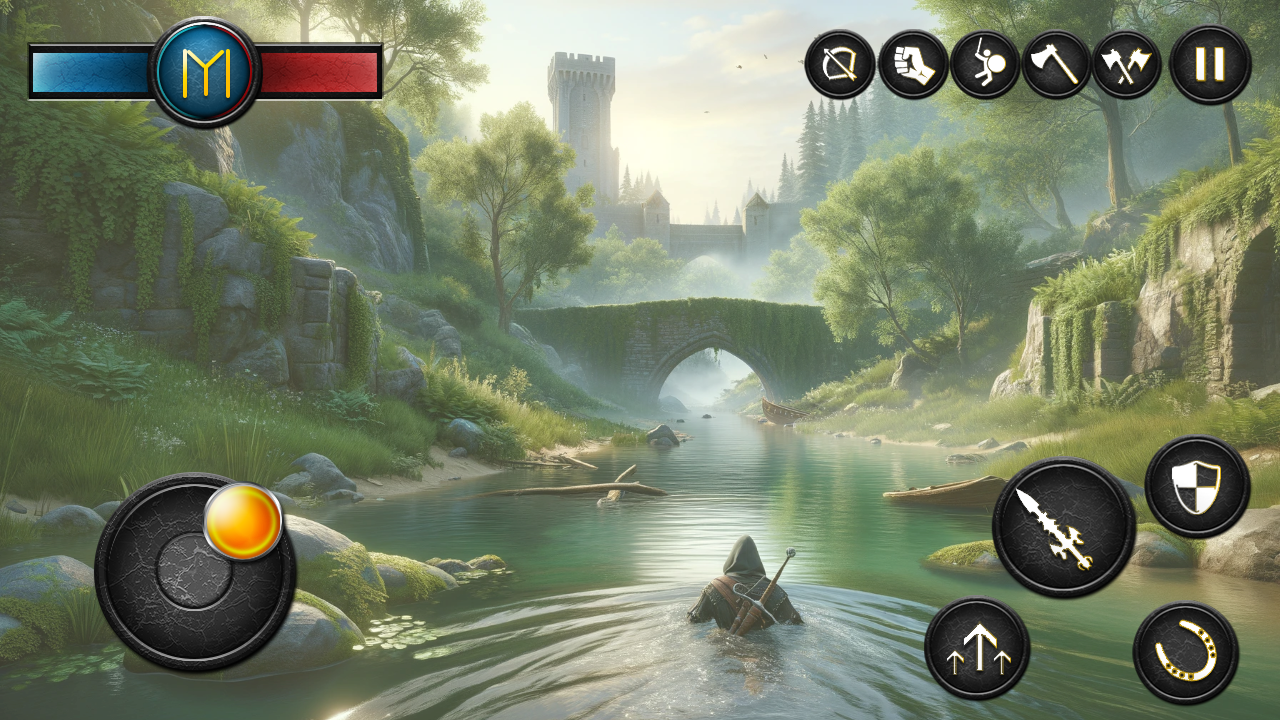This screenshot has height=720, width=1280.
Task: Choose the fist melee option
Action: pos(913,65)
